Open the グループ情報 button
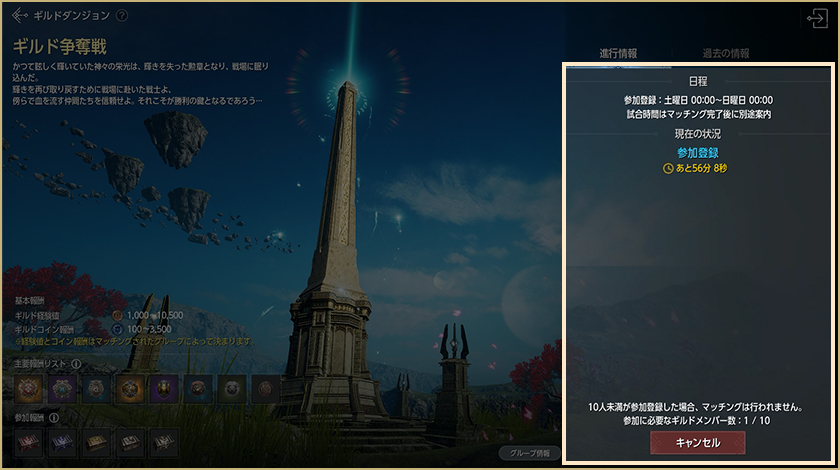 [x=529, y=452]
